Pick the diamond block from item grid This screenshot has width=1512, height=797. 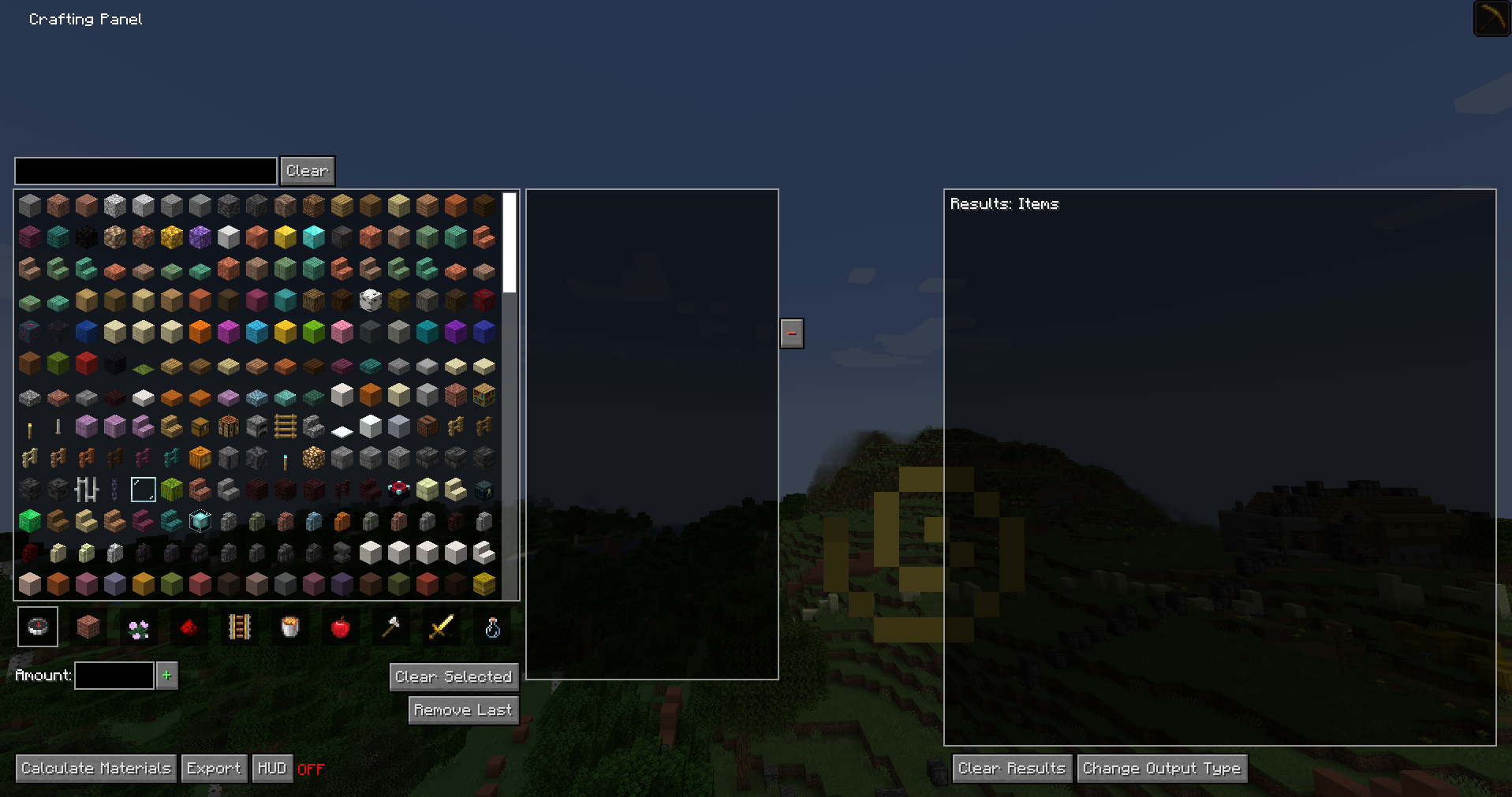click(314, 236)
